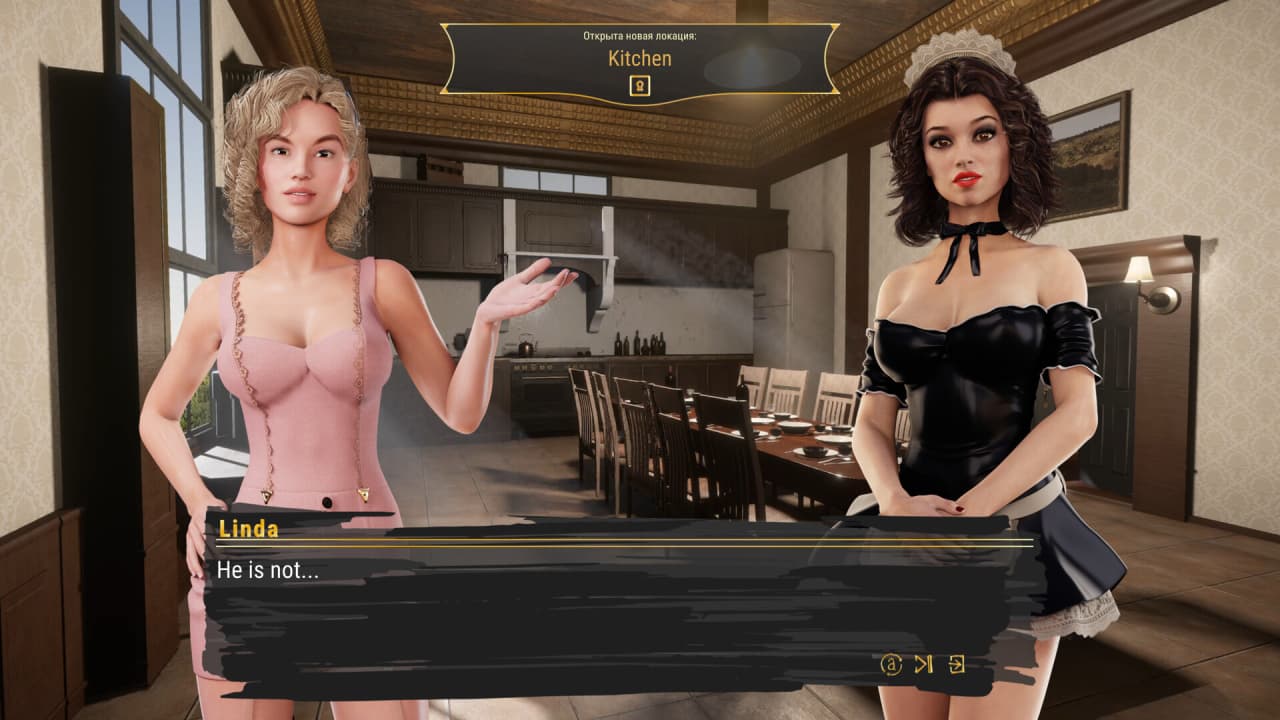The height and width of the screenshot is (720, 1280).
Task: Advance Linda's dialogue text box
Action: [x=600, y=610]
